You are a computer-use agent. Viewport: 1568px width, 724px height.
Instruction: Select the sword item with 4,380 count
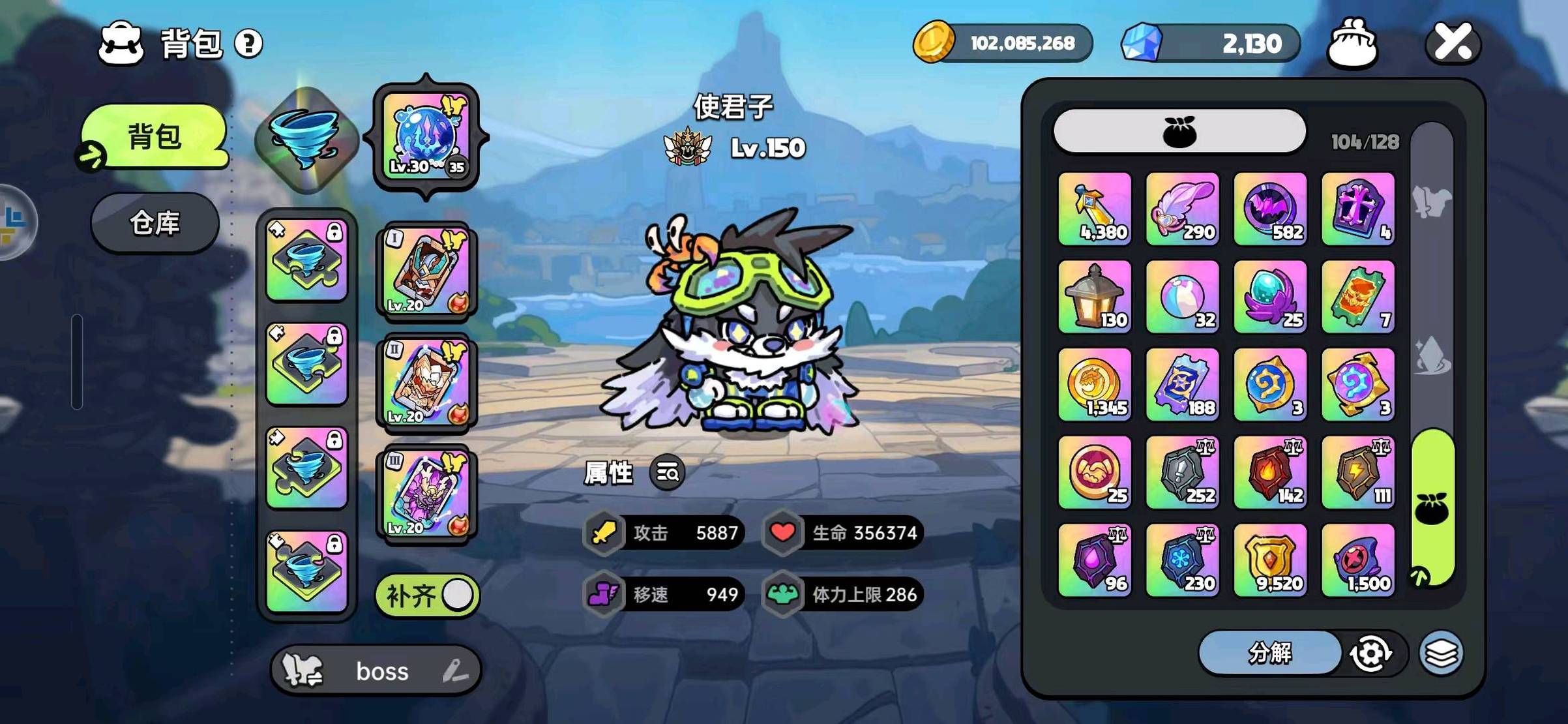coord(1095,209)
